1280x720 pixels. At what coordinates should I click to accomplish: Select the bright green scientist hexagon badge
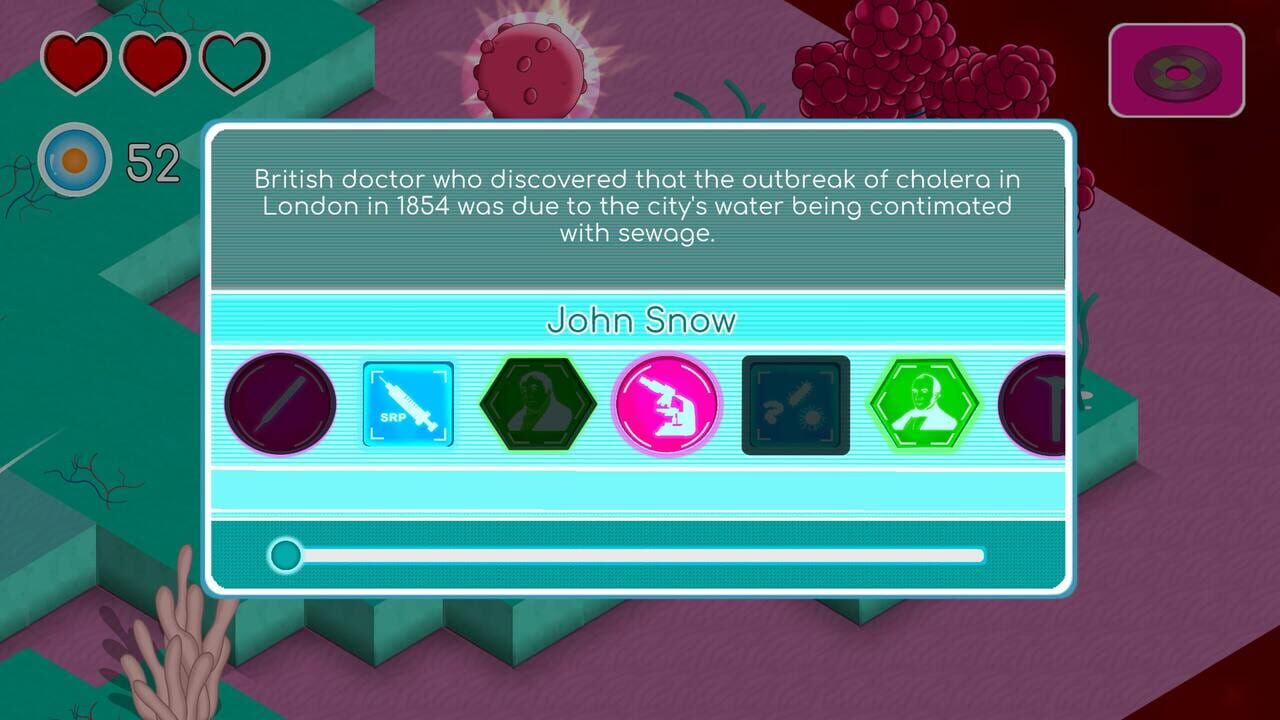pos(924,404)
